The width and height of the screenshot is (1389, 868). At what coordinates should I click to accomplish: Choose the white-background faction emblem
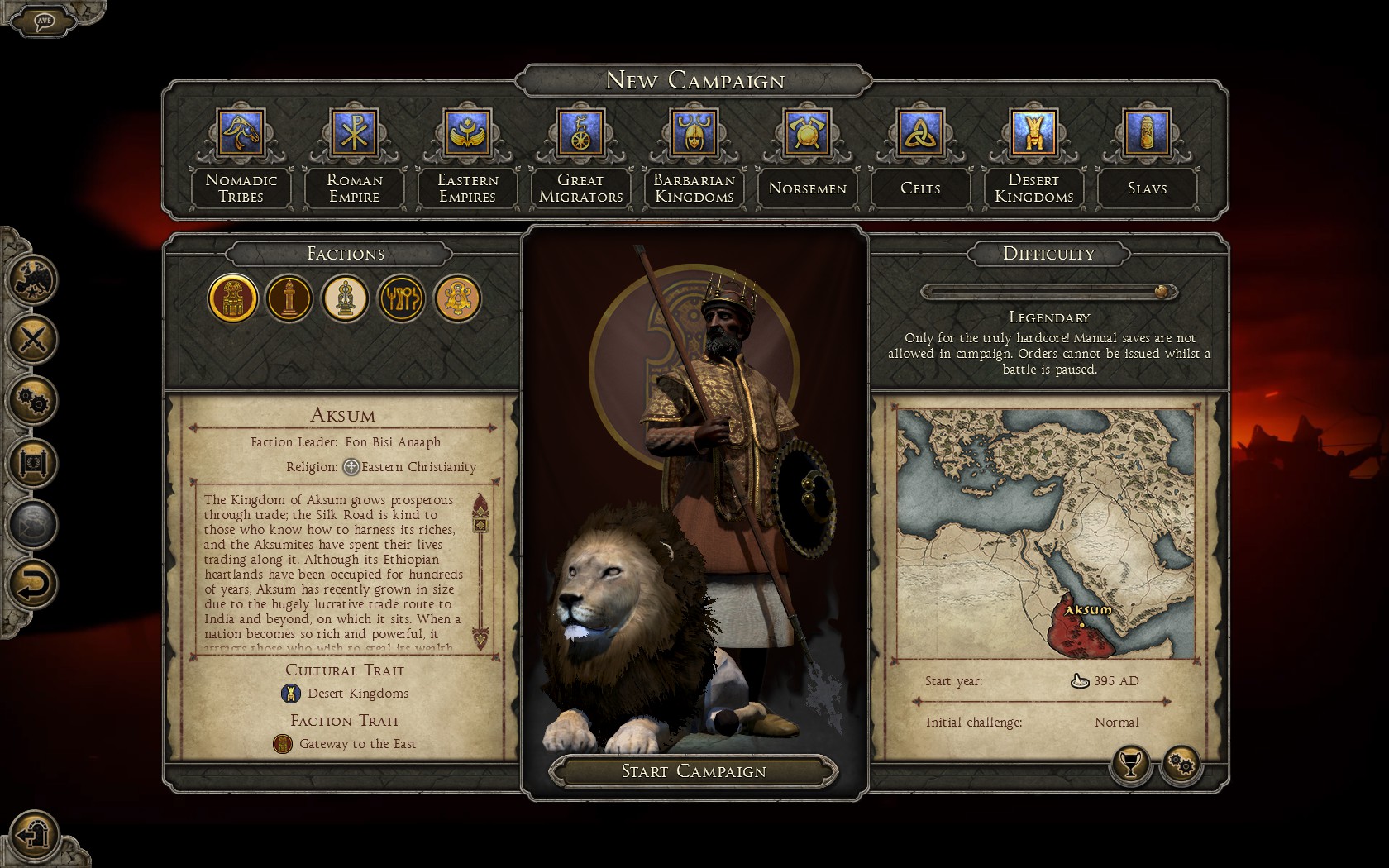tap(346, 298)
